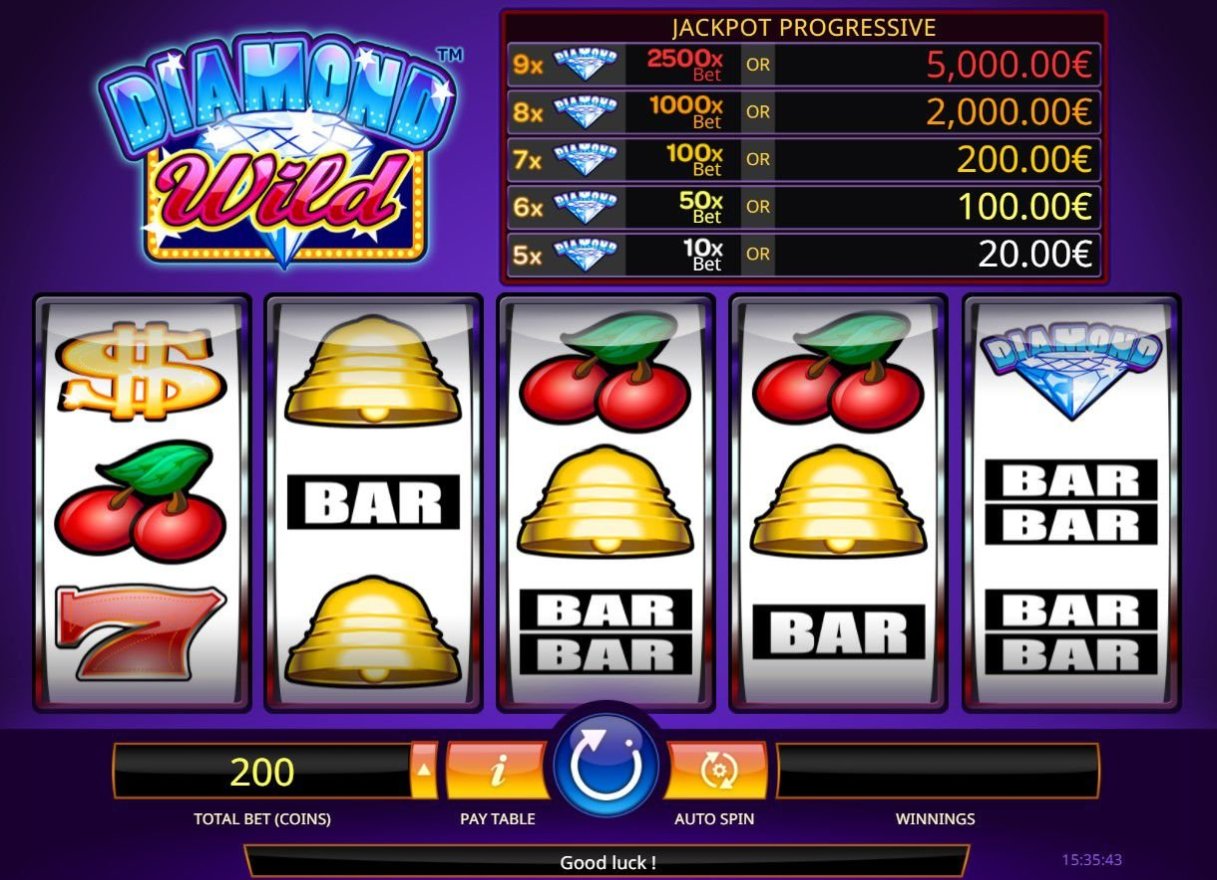This screenshot has height=880, width=1217.
Task: Increase total bet with the arrow stepper
Action: point(425,770)
